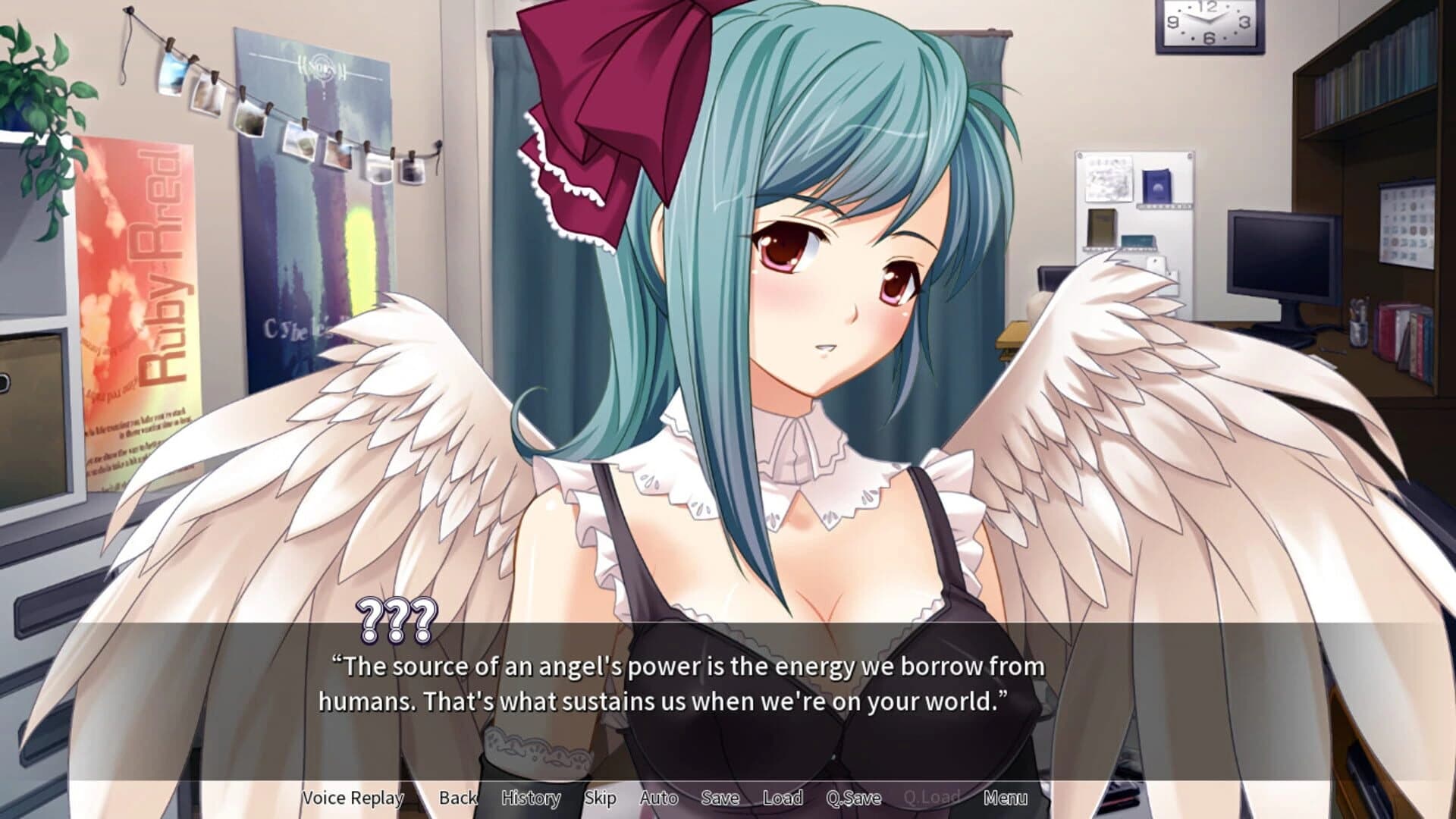The height and width of the screenshot is (819, 1456).
Task: Select Back from the bottom control bar
Action: pos(458,798)
